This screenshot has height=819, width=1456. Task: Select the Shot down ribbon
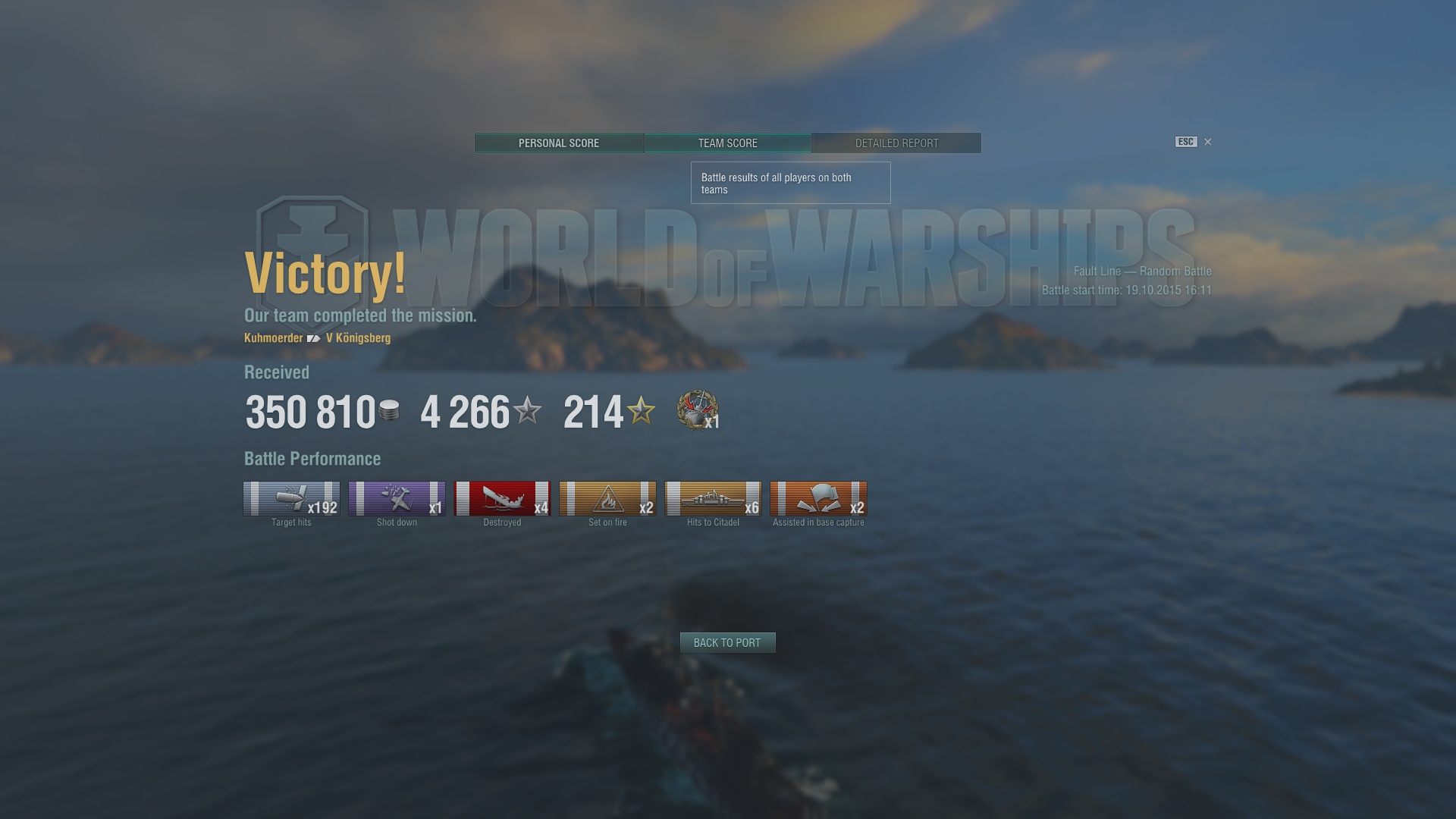397,499
